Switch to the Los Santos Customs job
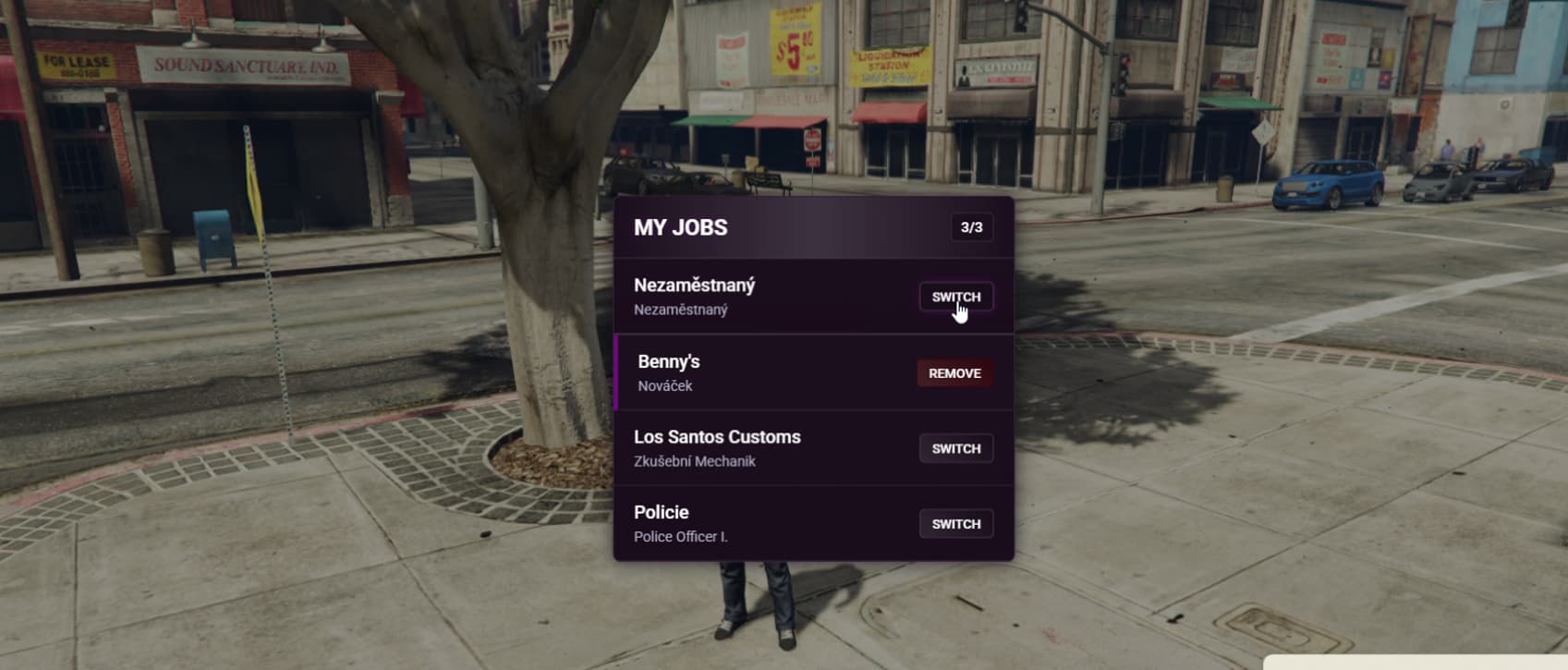Screen dimensions: 1568x670 (x=956, y=448)
